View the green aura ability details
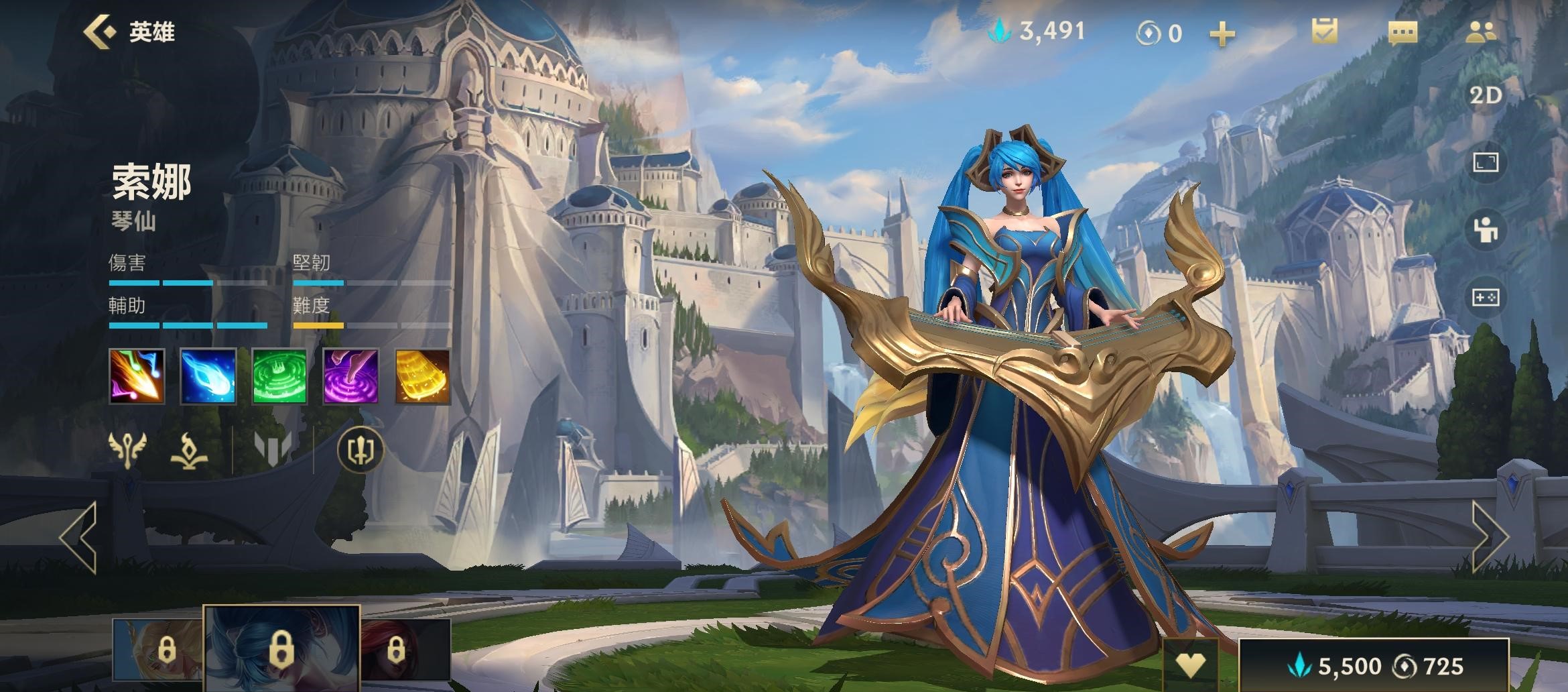This screenshot has width=1568, height=692. point(279,376)
